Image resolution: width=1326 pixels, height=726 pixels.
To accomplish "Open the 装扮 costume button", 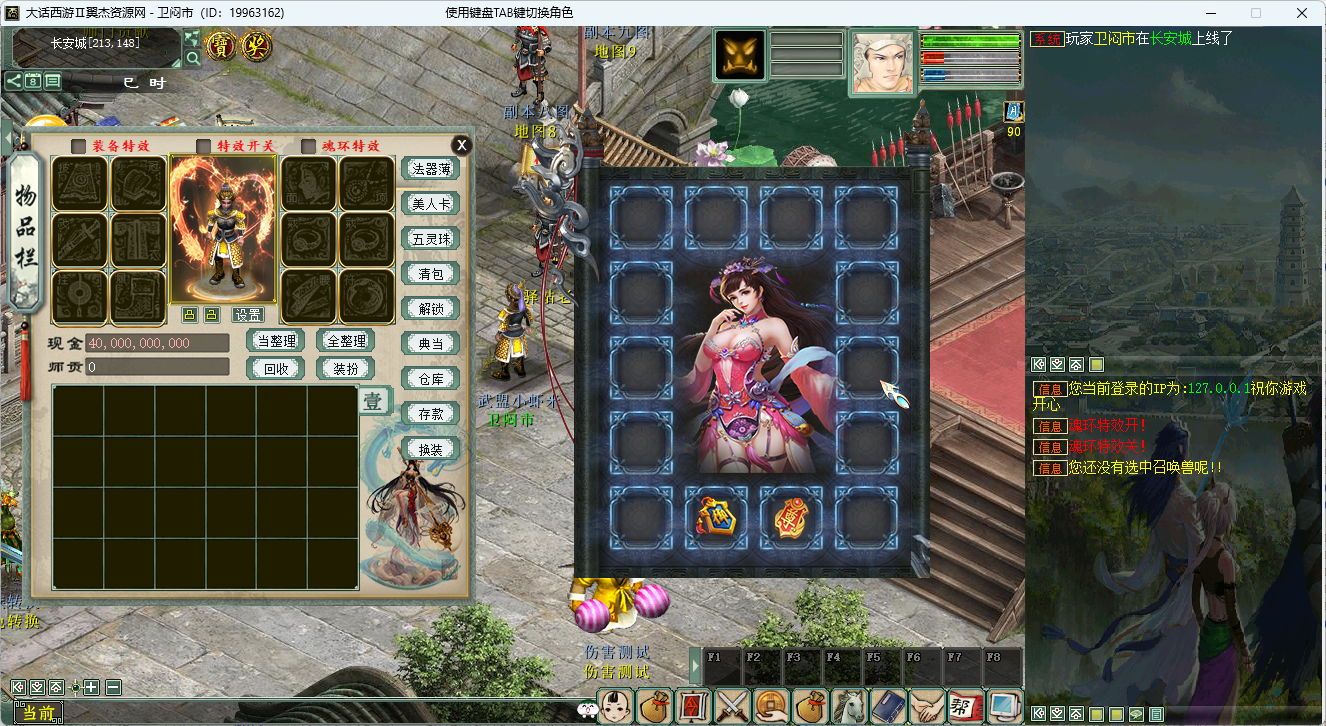I will click(x=345, y=368).
